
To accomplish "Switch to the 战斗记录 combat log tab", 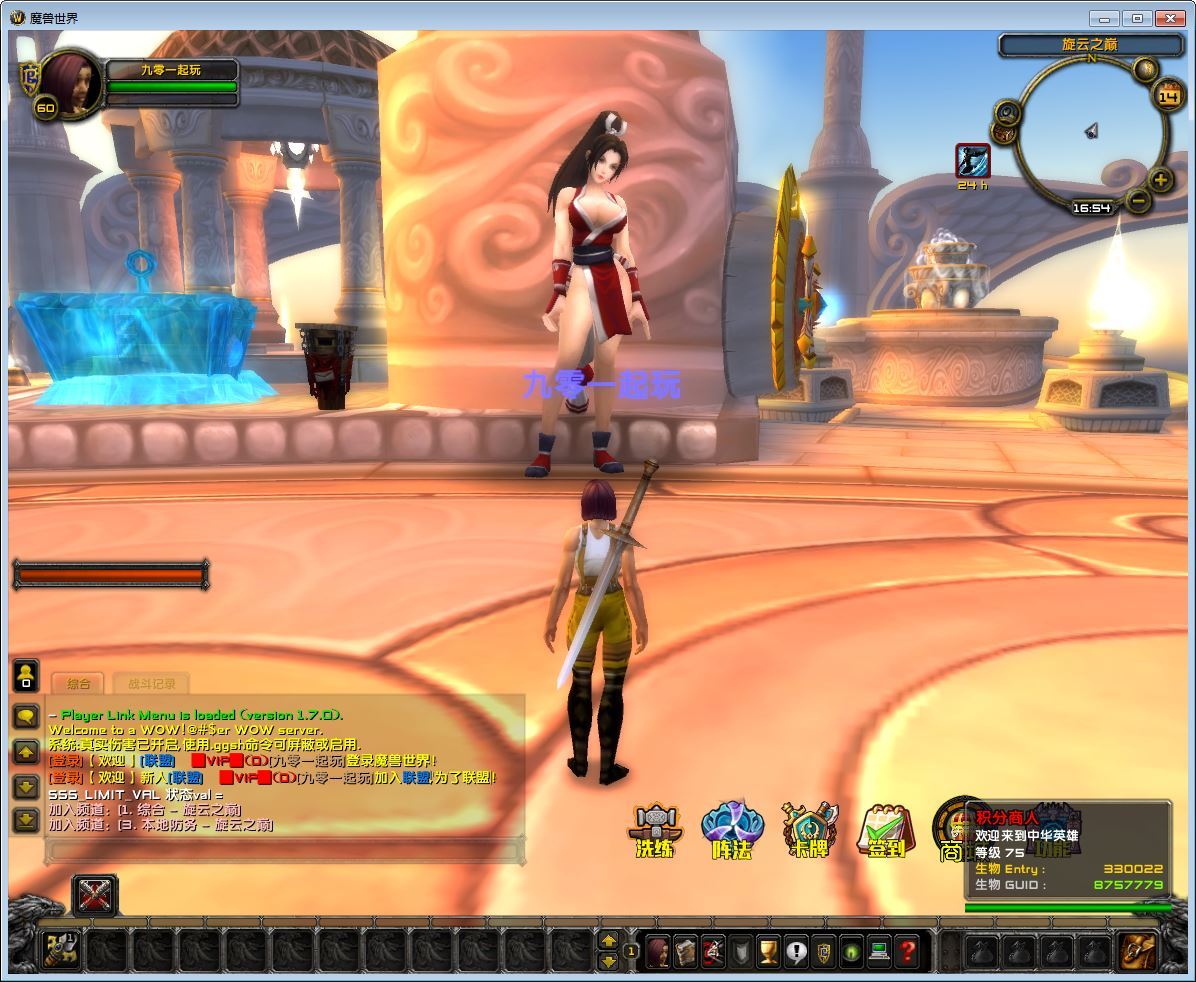I will pos(151,684).
